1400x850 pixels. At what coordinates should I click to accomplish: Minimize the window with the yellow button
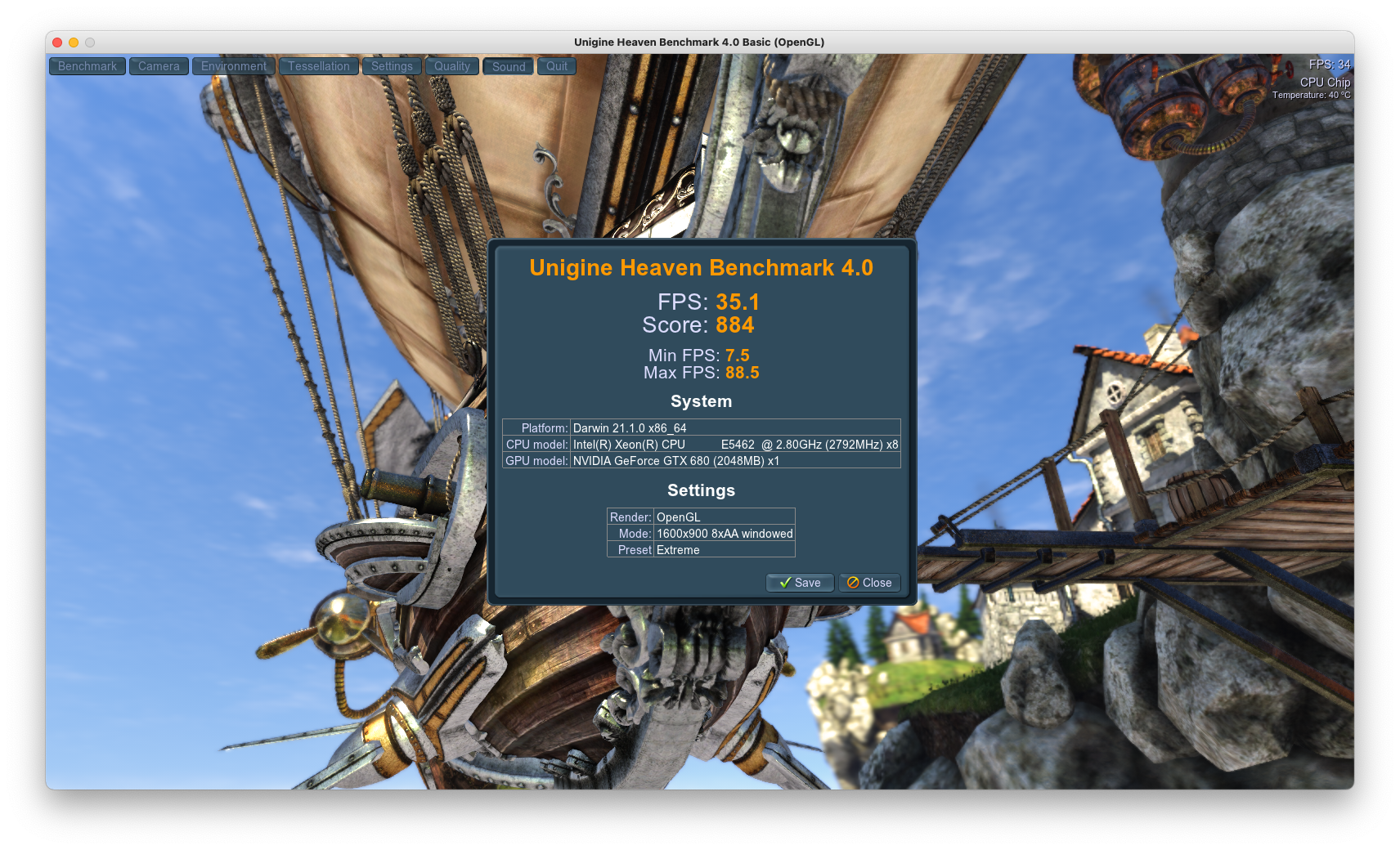[x=74, y=42]
